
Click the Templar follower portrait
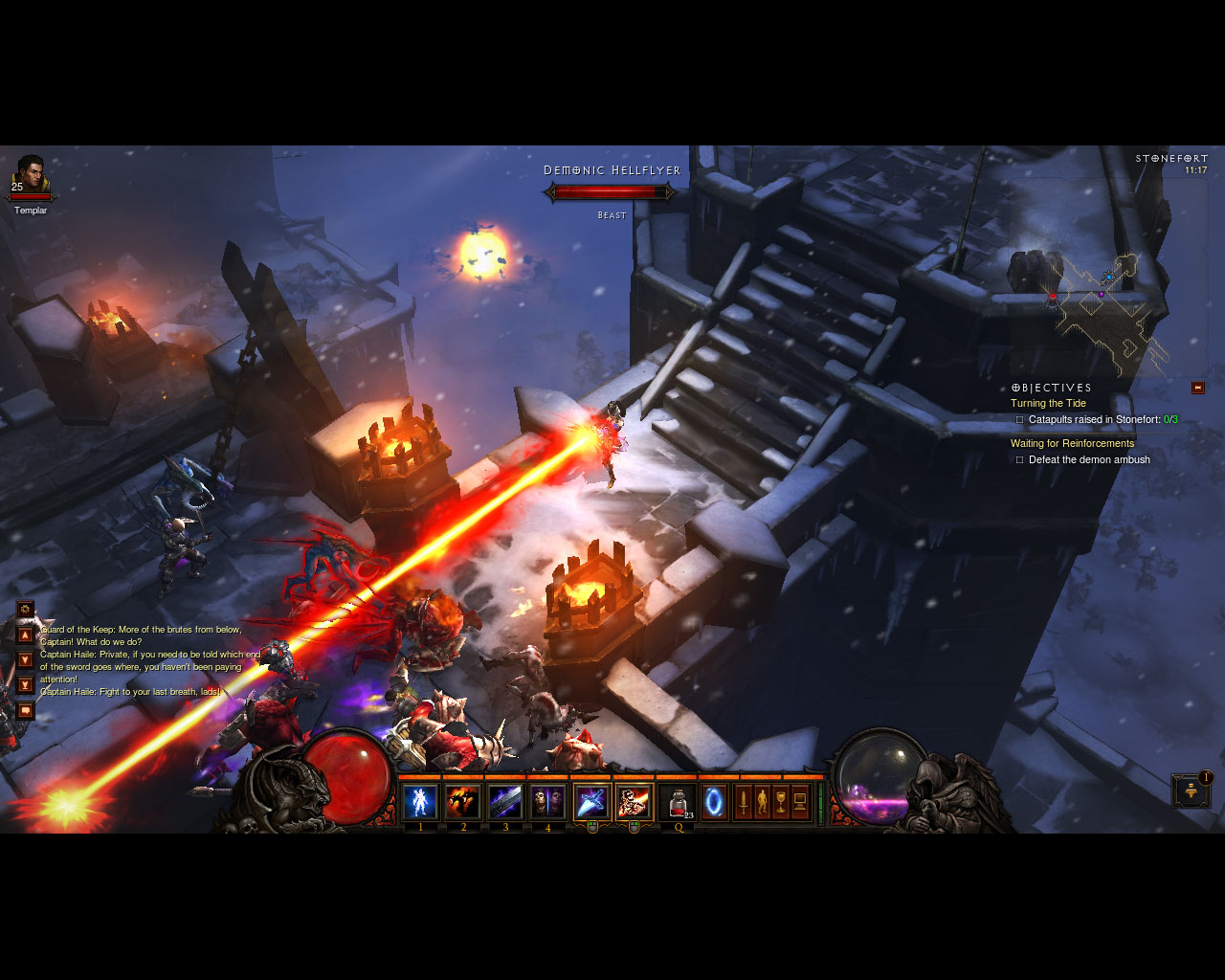pyautogui.click(x=31, y=175)
